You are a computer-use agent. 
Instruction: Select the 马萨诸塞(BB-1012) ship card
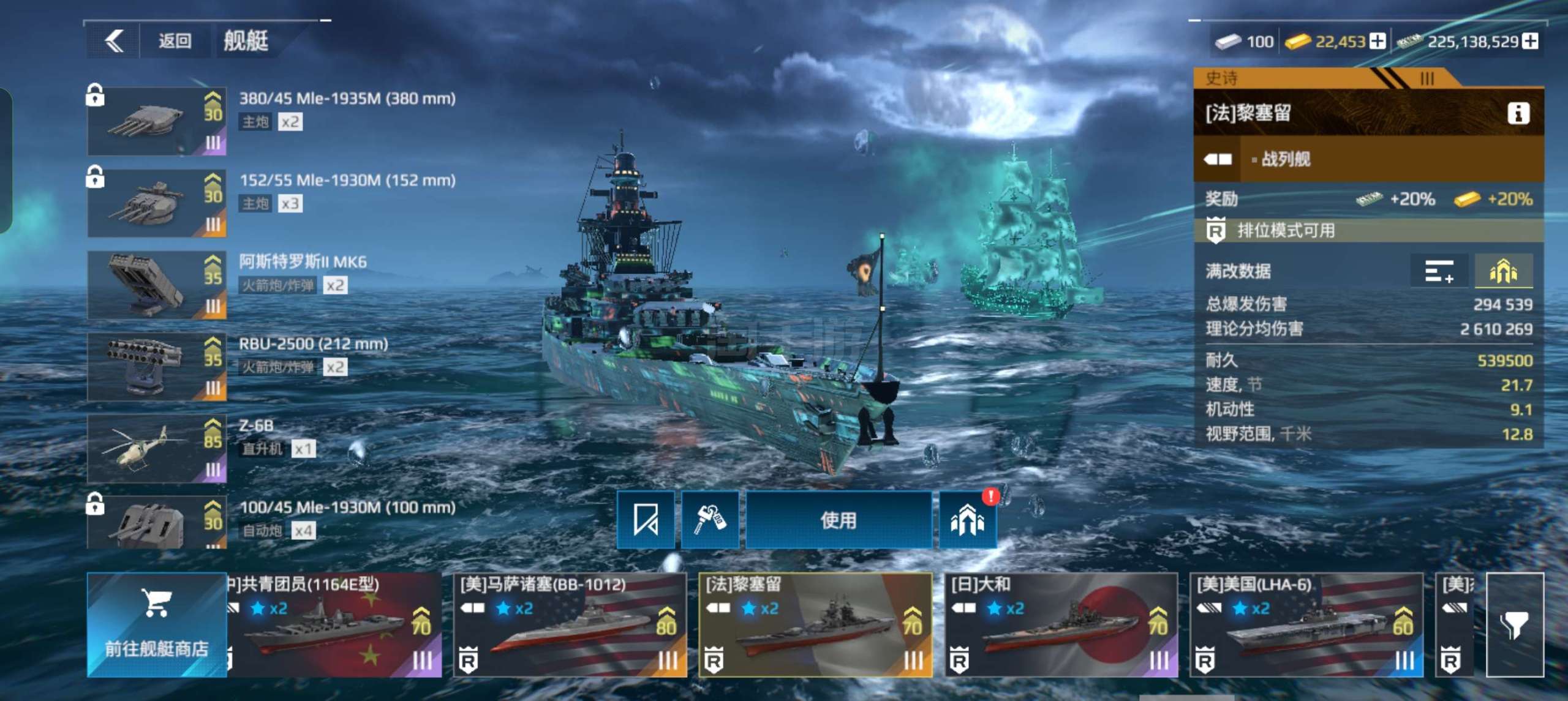point(570,624)
